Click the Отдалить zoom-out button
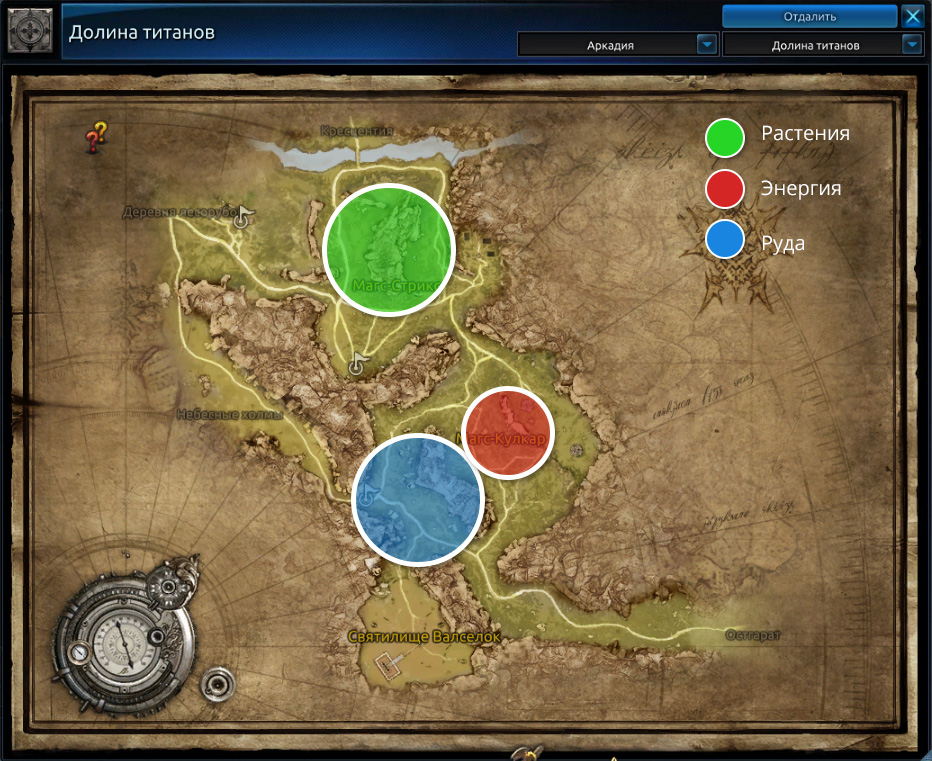 [809, 16]
